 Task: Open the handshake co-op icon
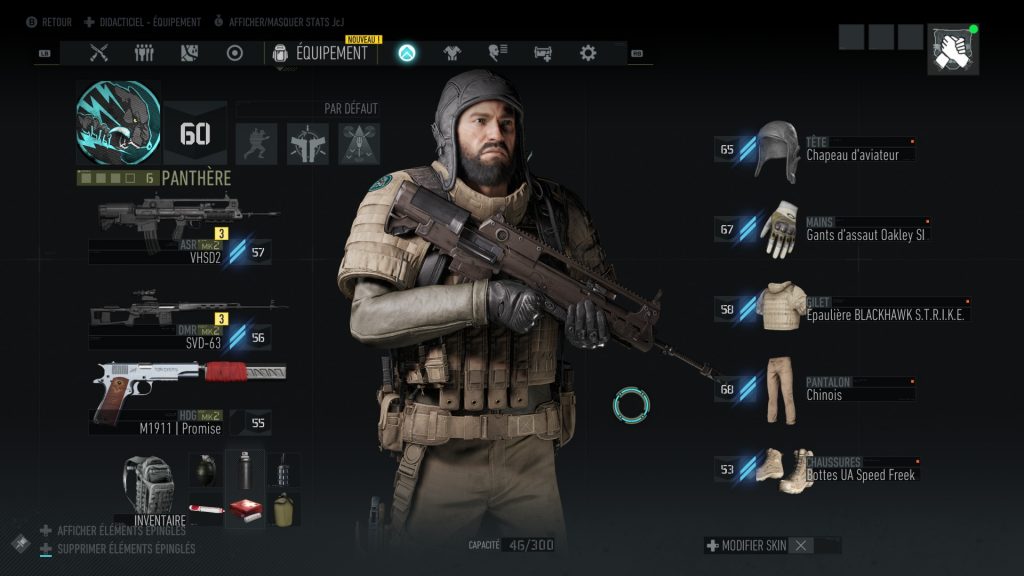(x=952, y=51)
